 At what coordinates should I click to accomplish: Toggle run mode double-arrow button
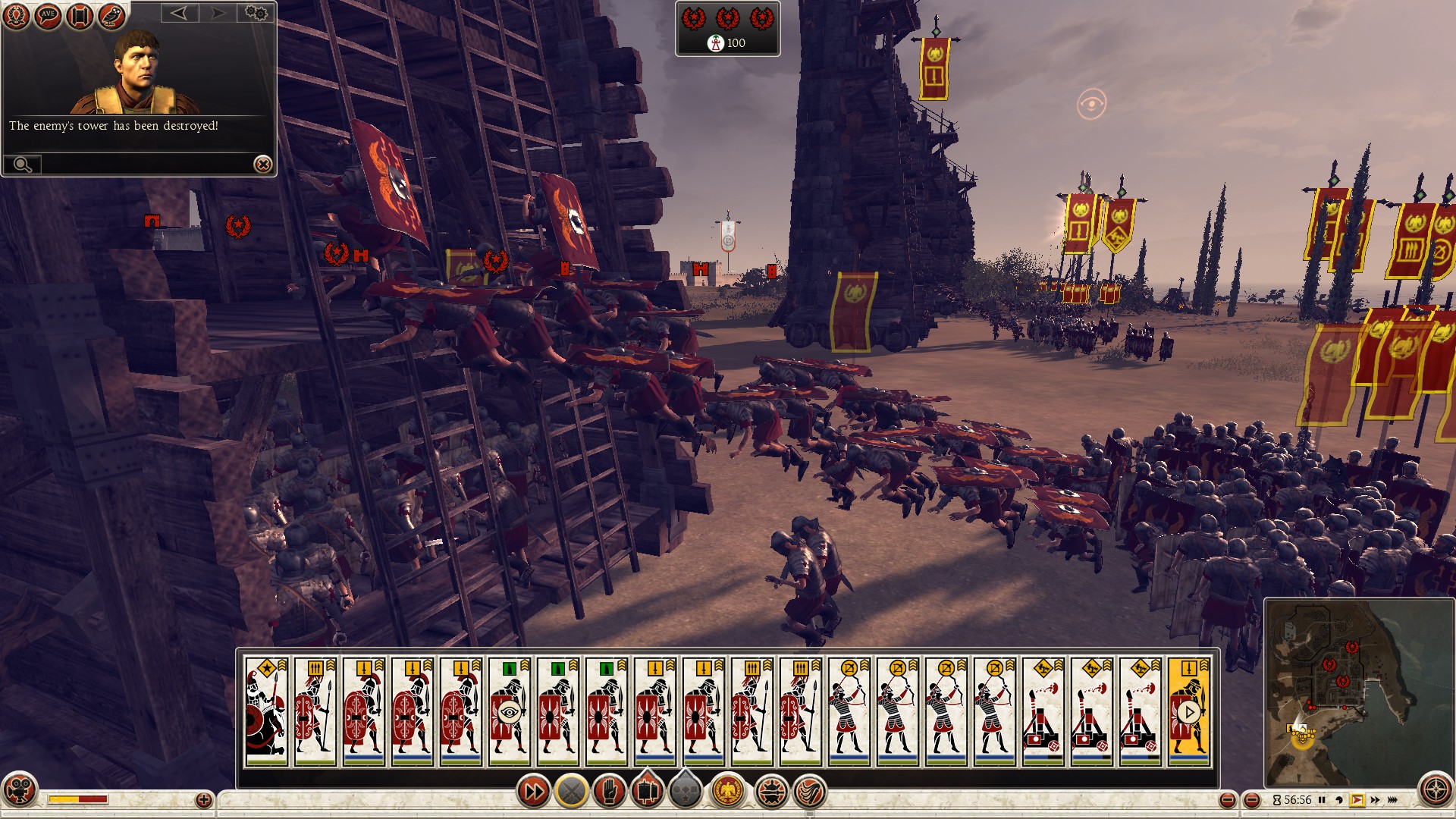(533, 792)
